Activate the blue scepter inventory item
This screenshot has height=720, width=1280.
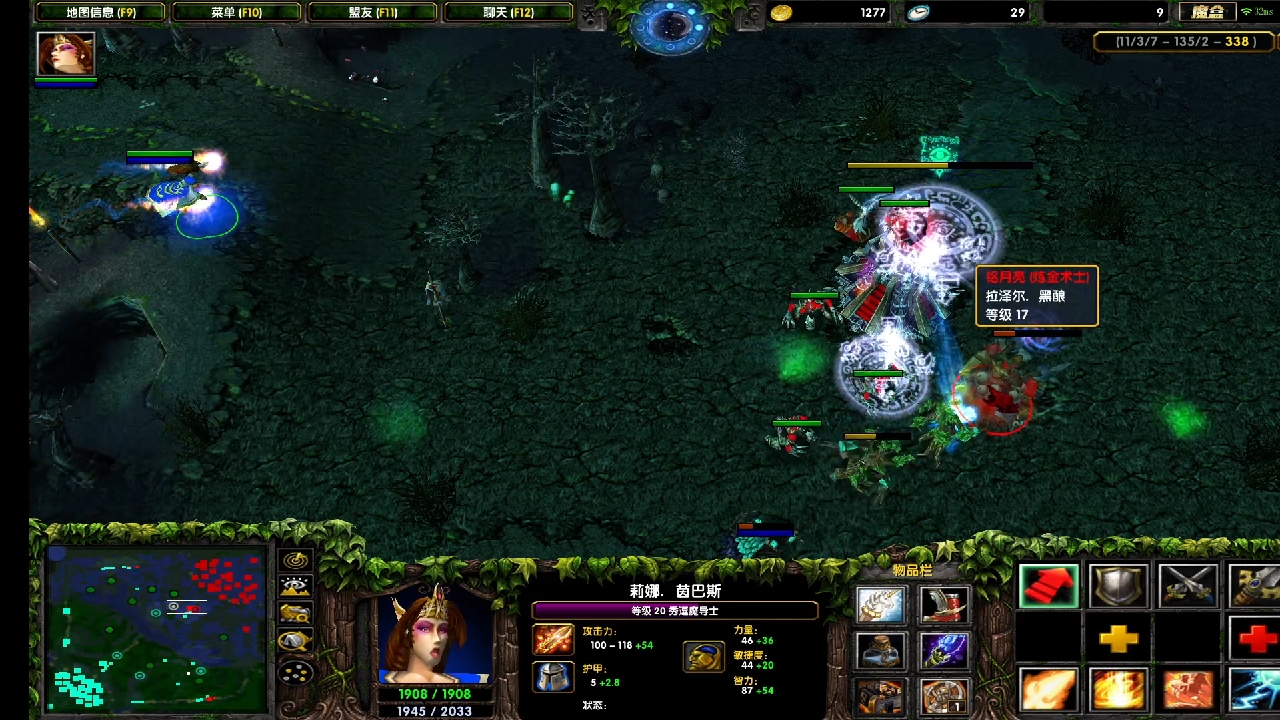point(944,651)
